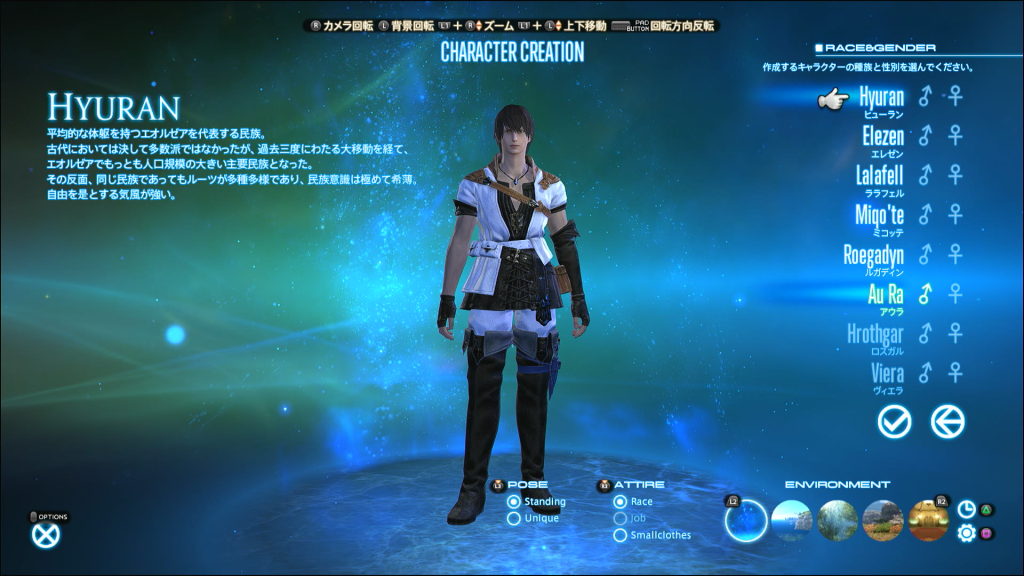This screenshot has height=576, width=1024.
Task: Choose the Viera race entry
Action: [x=887, y=372]
